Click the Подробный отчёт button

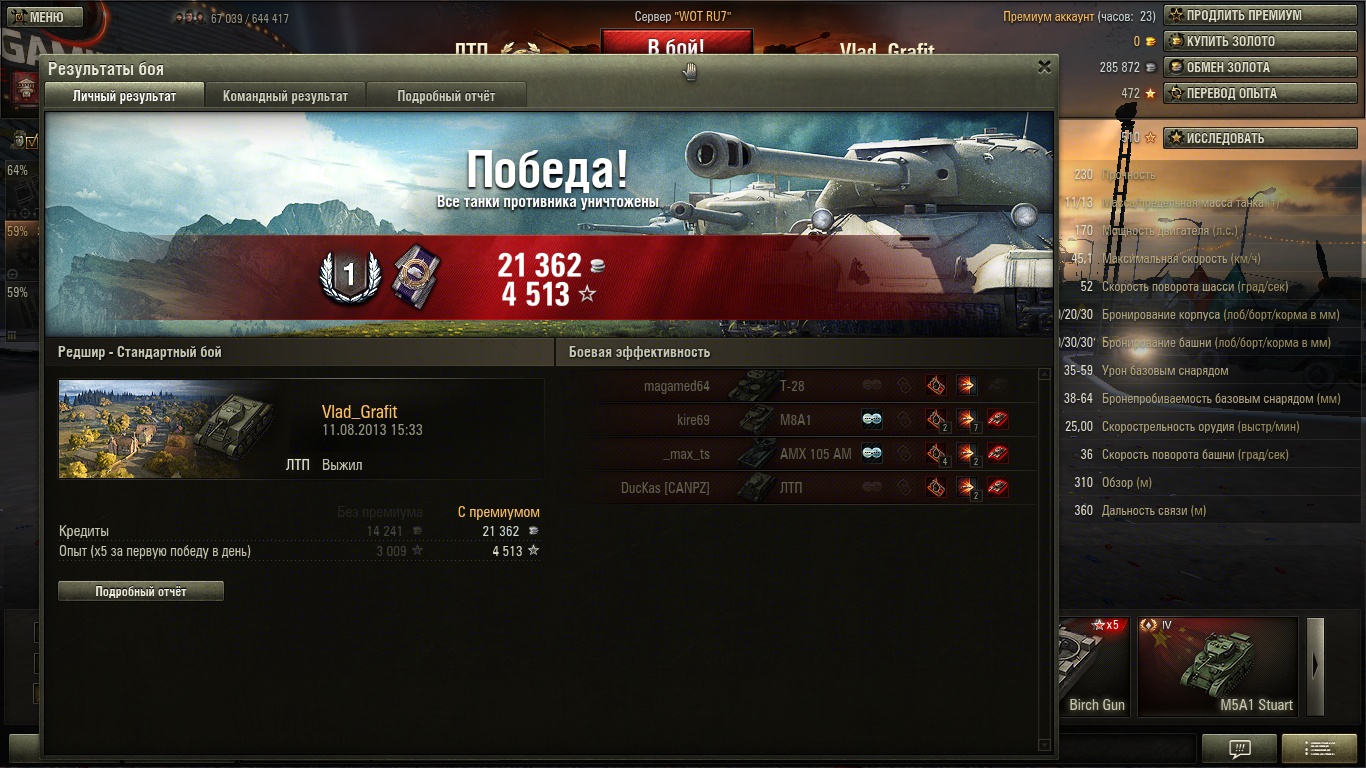[x=141, y=591]
